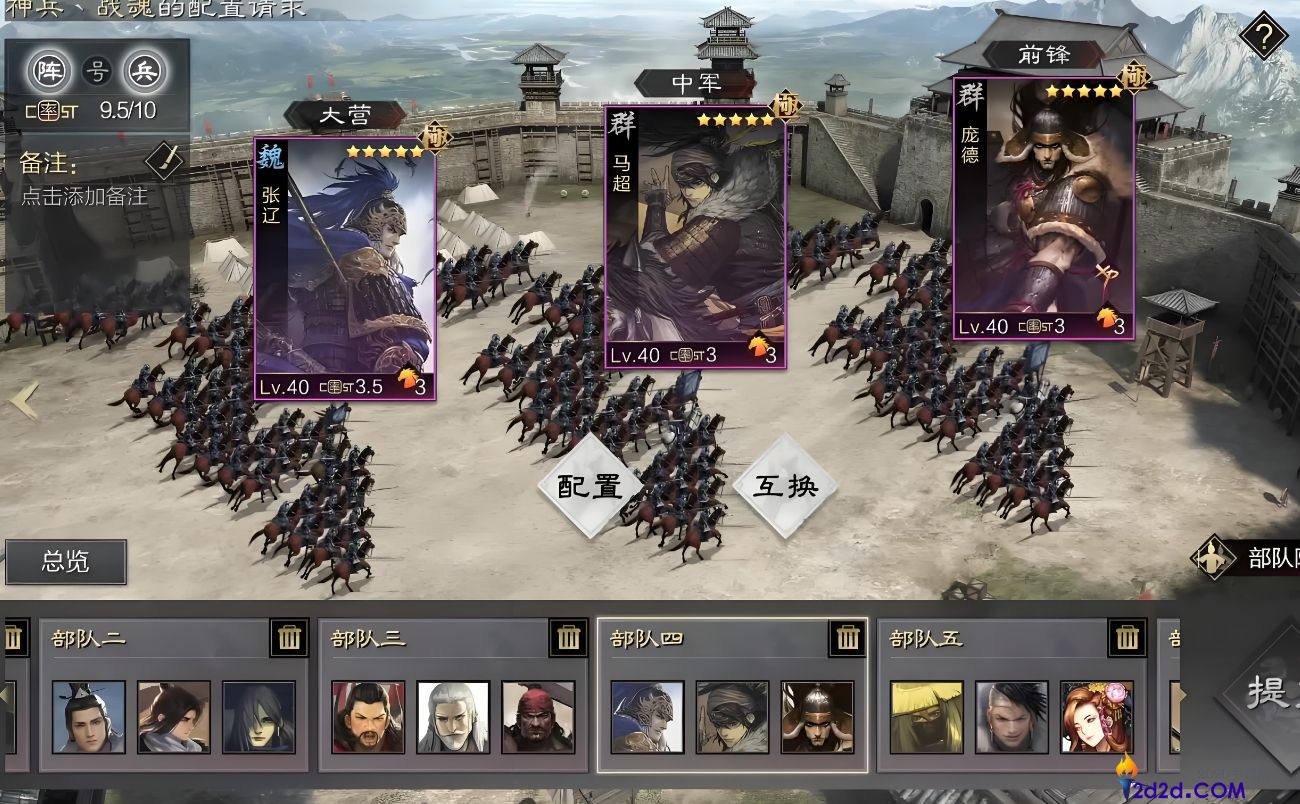1300x804 pixels.
Task: Go back with the left arrow
Action: pos(22,401)
